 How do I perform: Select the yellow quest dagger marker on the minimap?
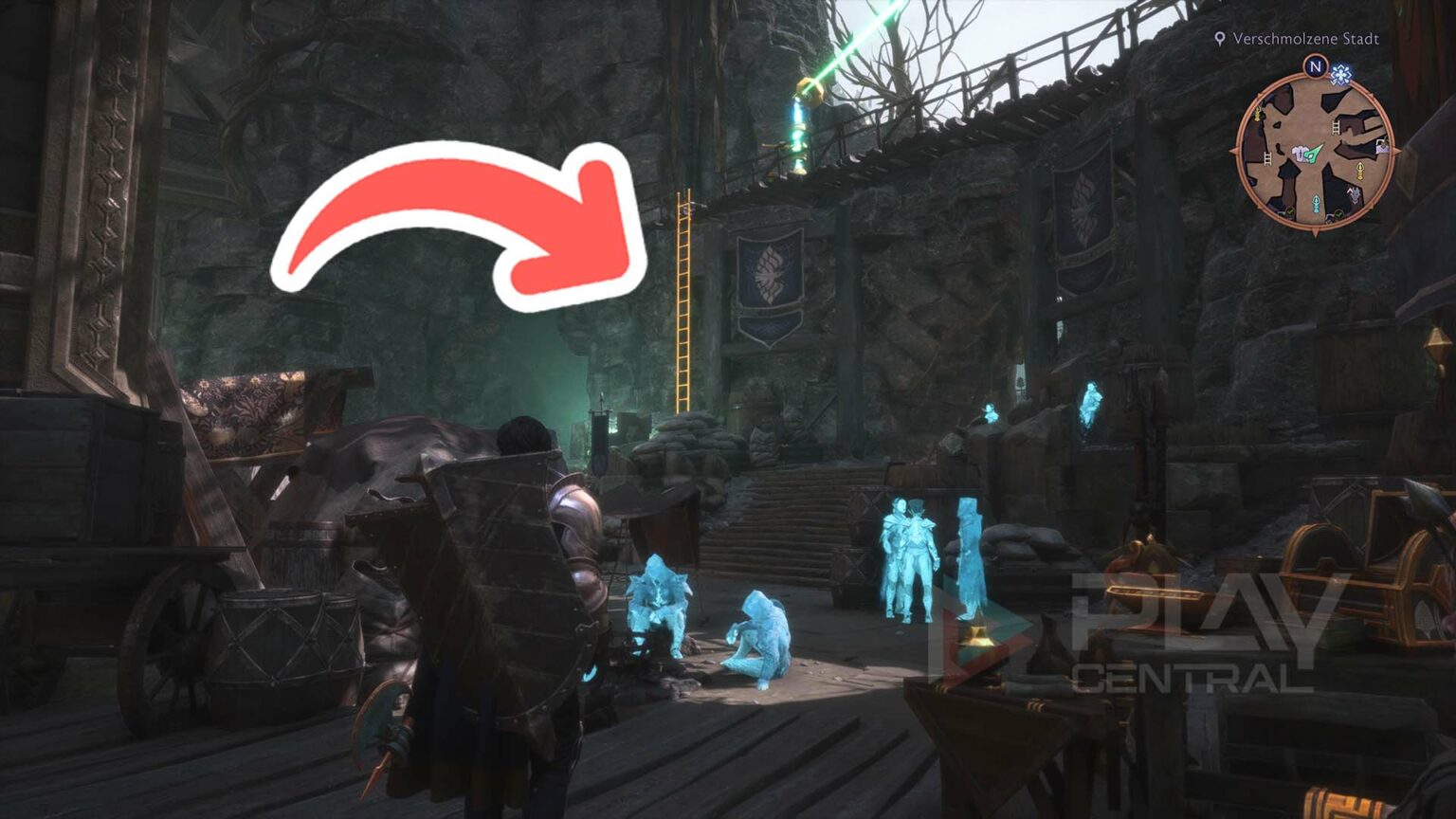1359,173
